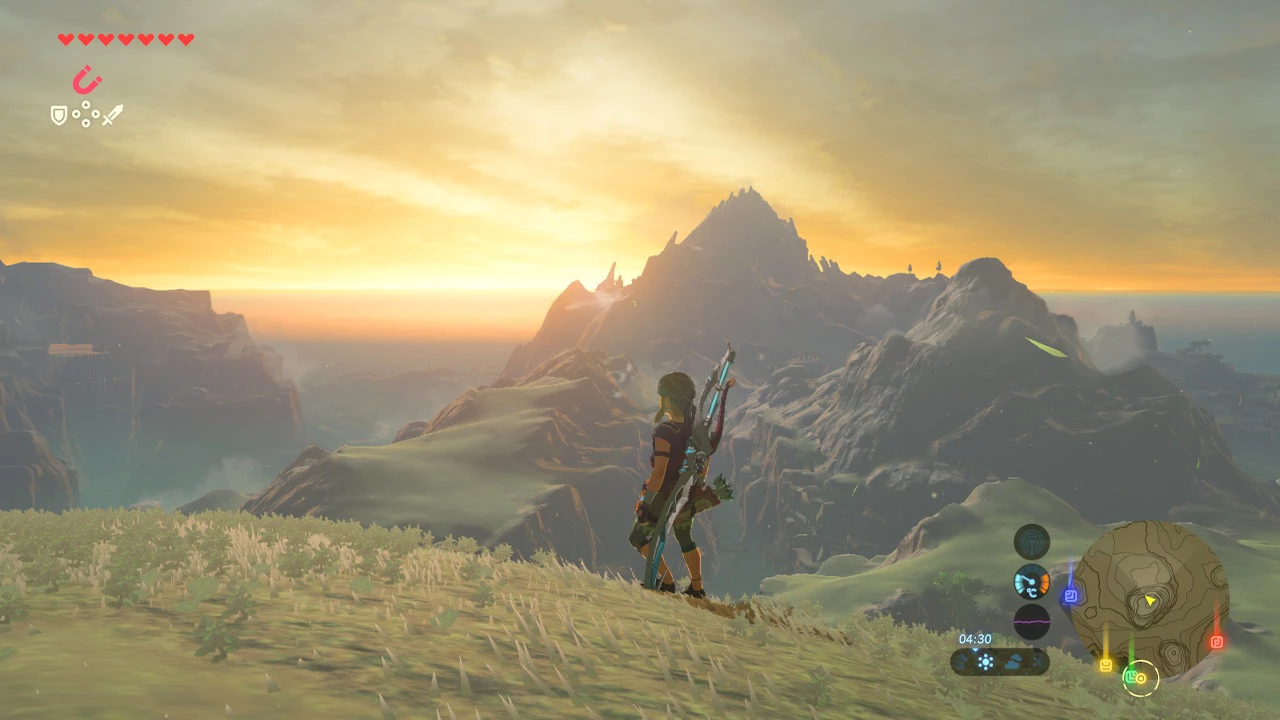Open the shield quick-select icon
The height and width of the screenshot is (720, 1280).
coord(59,116)
